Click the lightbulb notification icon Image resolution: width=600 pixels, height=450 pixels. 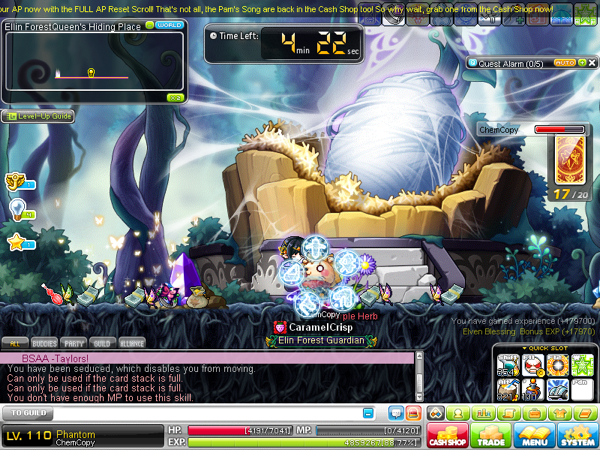17,208
